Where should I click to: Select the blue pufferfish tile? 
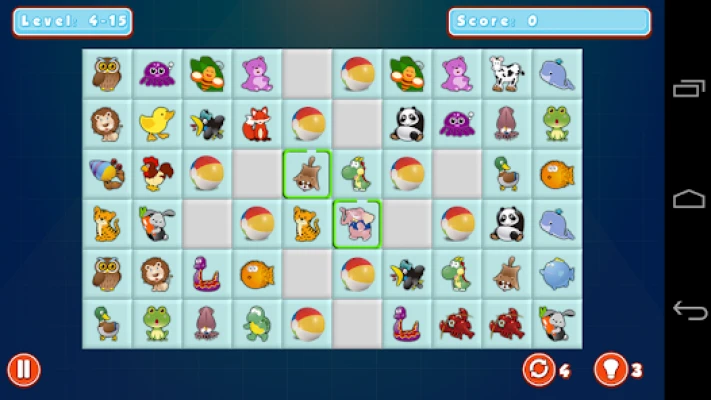tap(557, 273)
